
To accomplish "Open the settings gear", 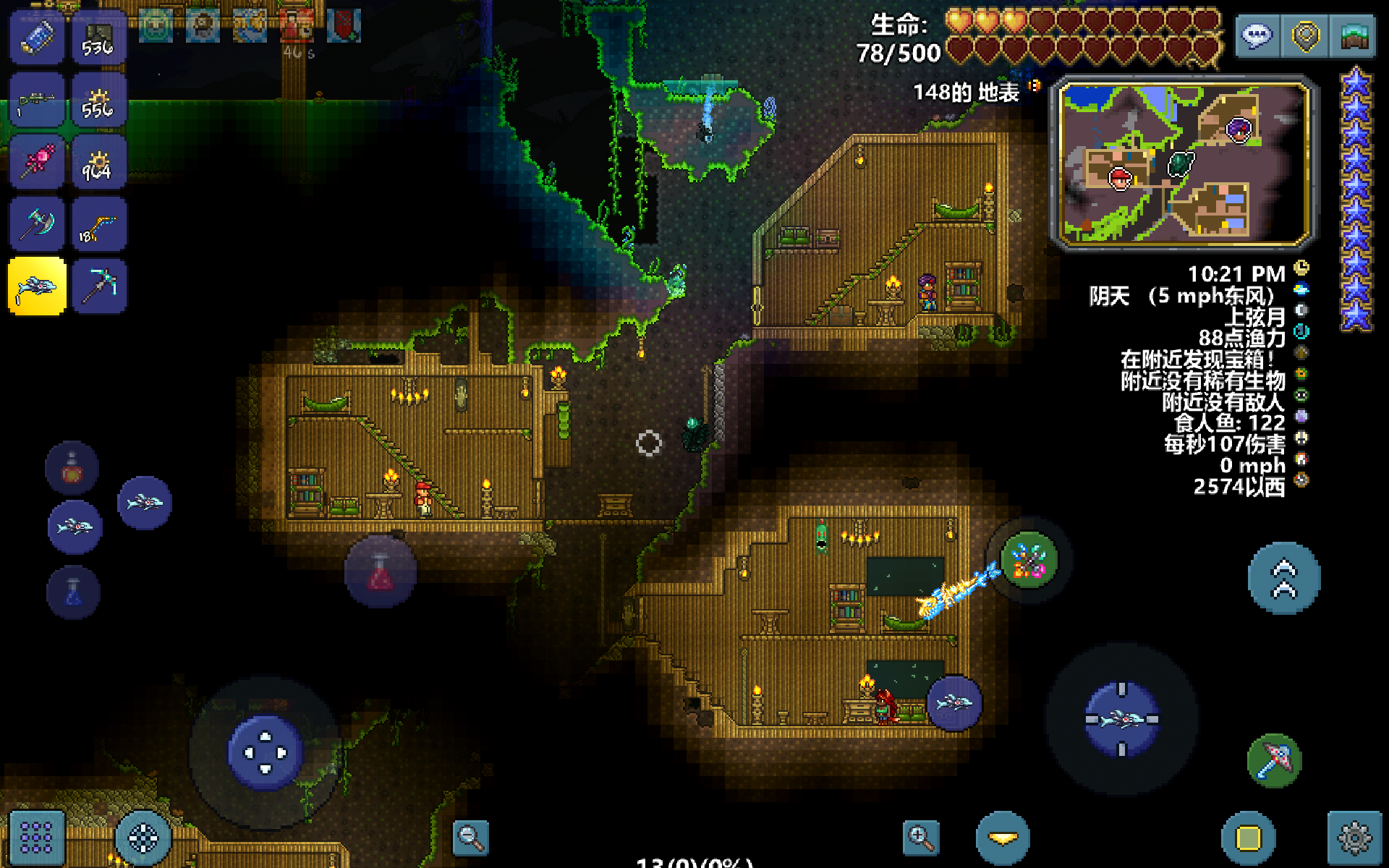I will (1354, 838).
